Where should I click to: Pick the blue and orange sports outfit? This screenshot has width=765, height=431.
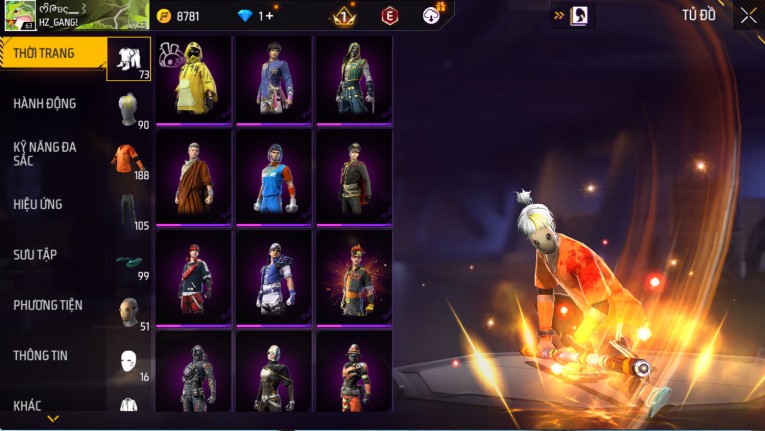pos(273,177)
